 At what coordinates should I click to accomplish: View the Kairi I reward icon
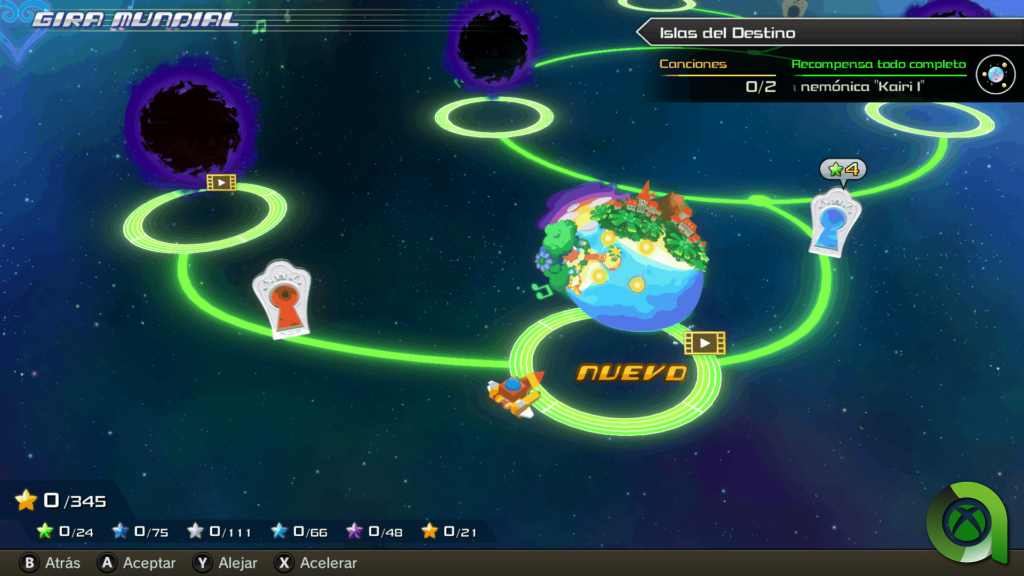click(x=995, y=75)
